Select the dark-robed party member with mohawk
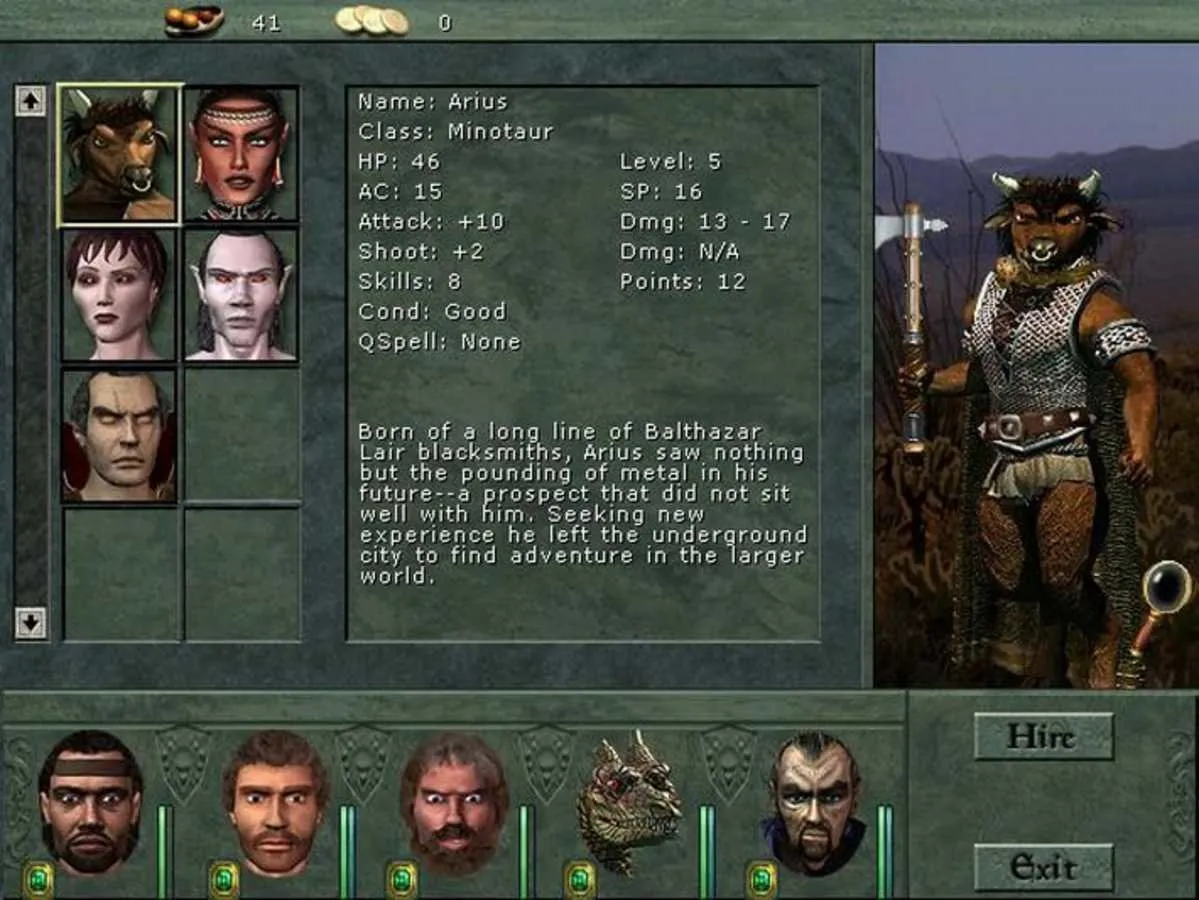This screenshot has height=900, width=1199. click(x=815, y=802)
